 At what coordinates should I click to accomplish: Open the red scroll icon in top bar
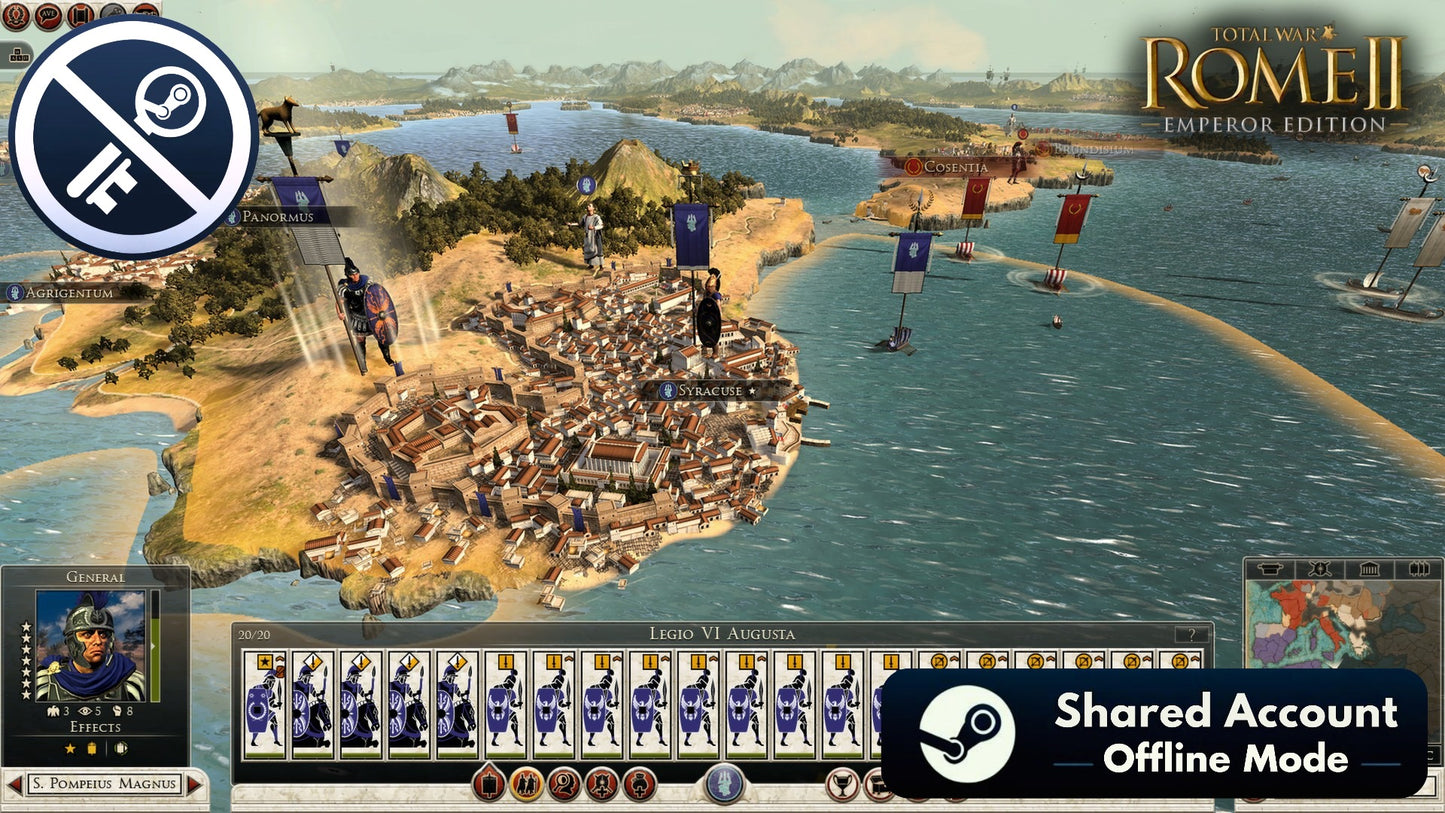(80, 14)
